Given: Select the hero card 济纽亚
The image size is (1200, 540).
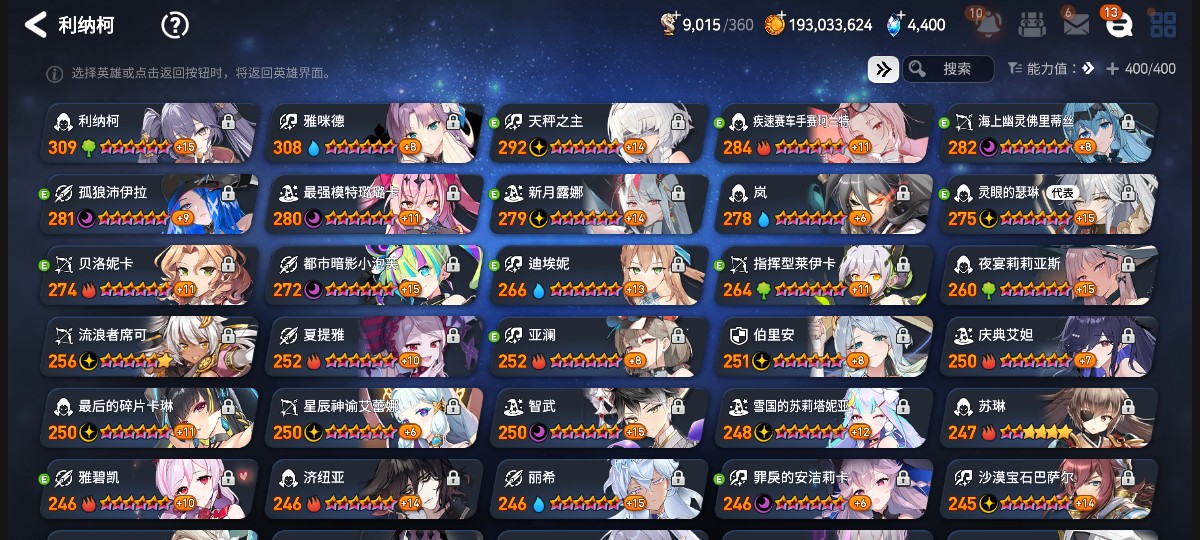Looking at the screenshot, I should 375,490.
